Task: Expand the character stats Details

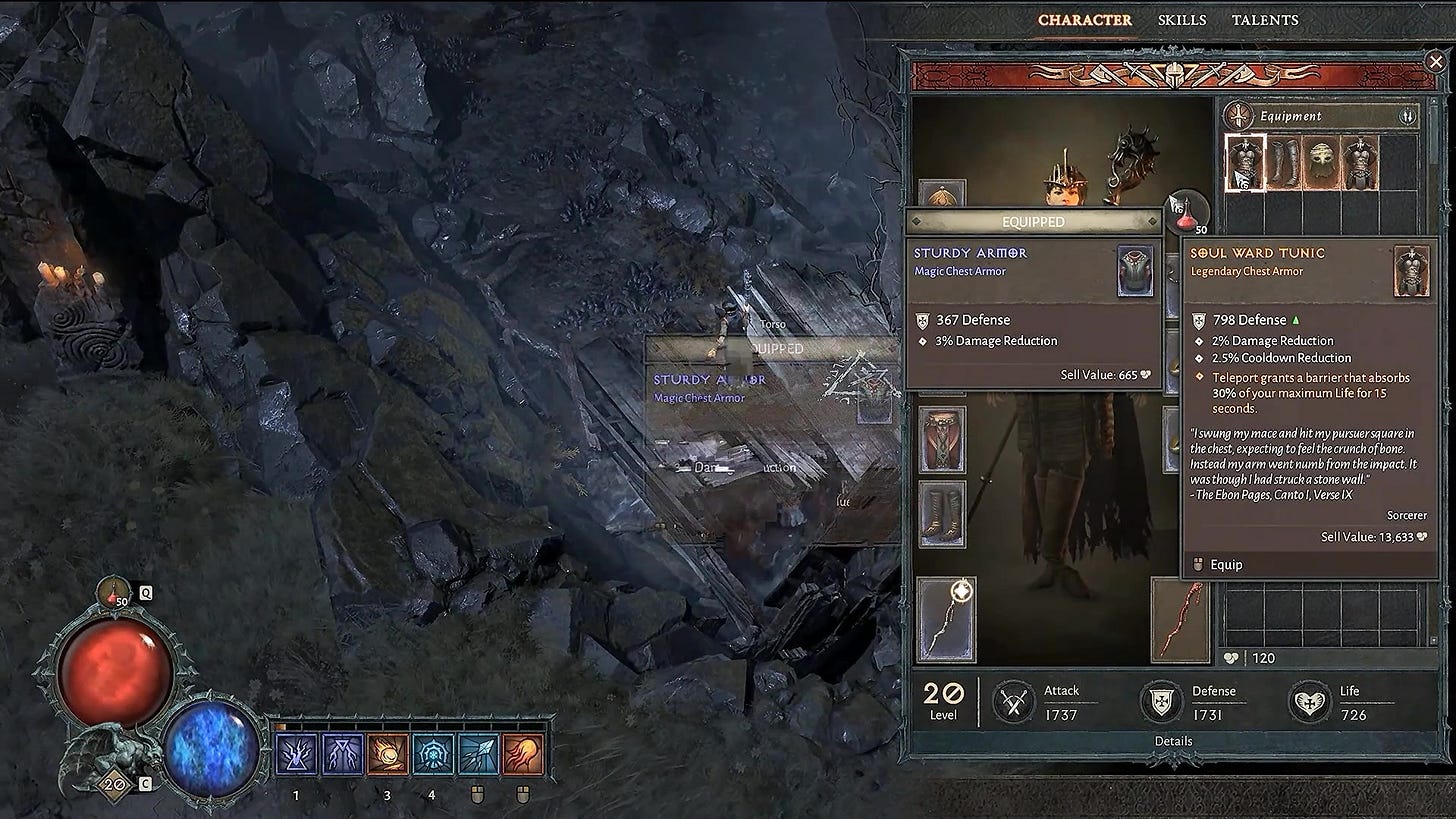Action: (1172, 741)
